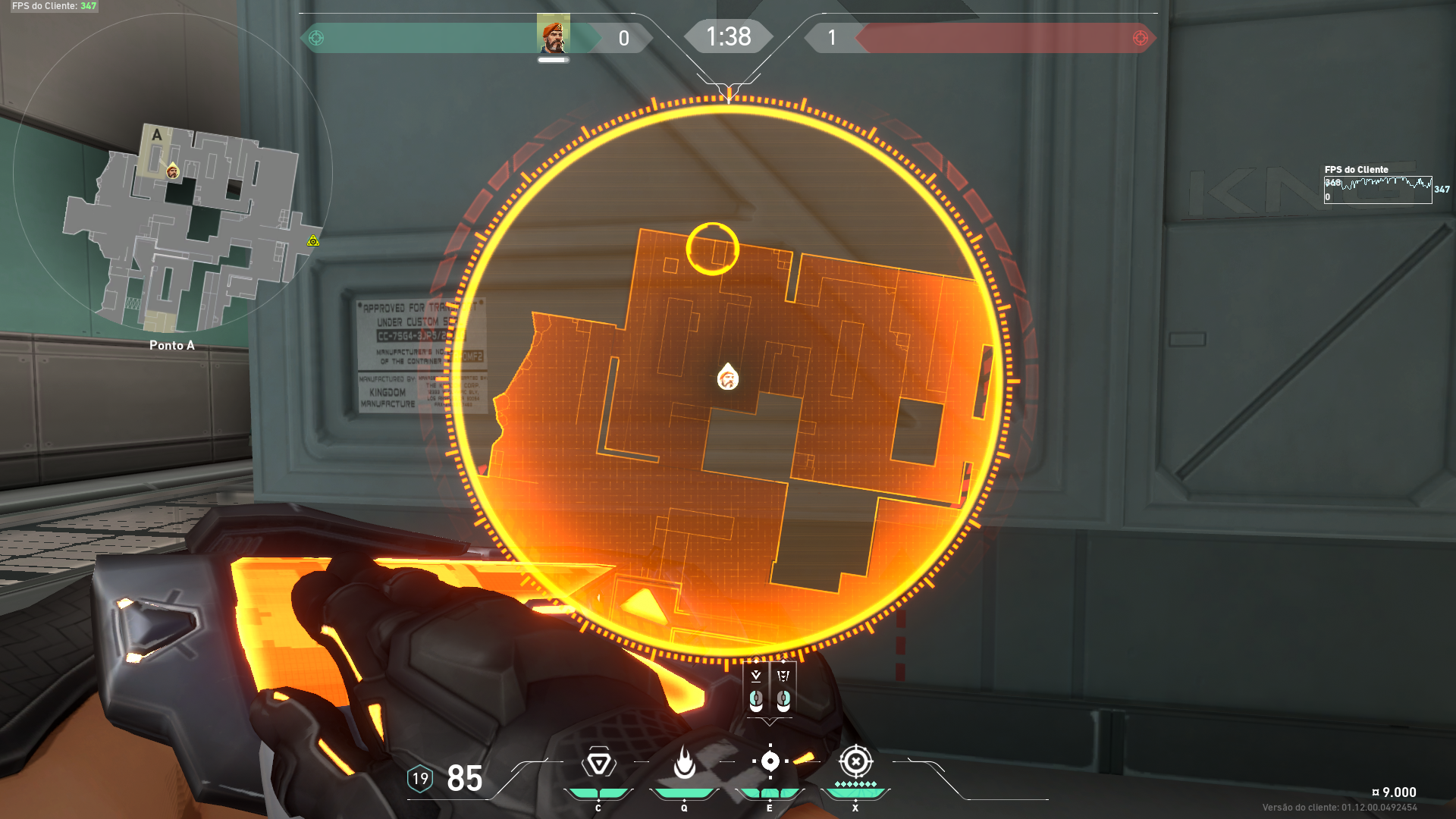Click the Sky Smoke ability icon (E)

coord(771,760)
